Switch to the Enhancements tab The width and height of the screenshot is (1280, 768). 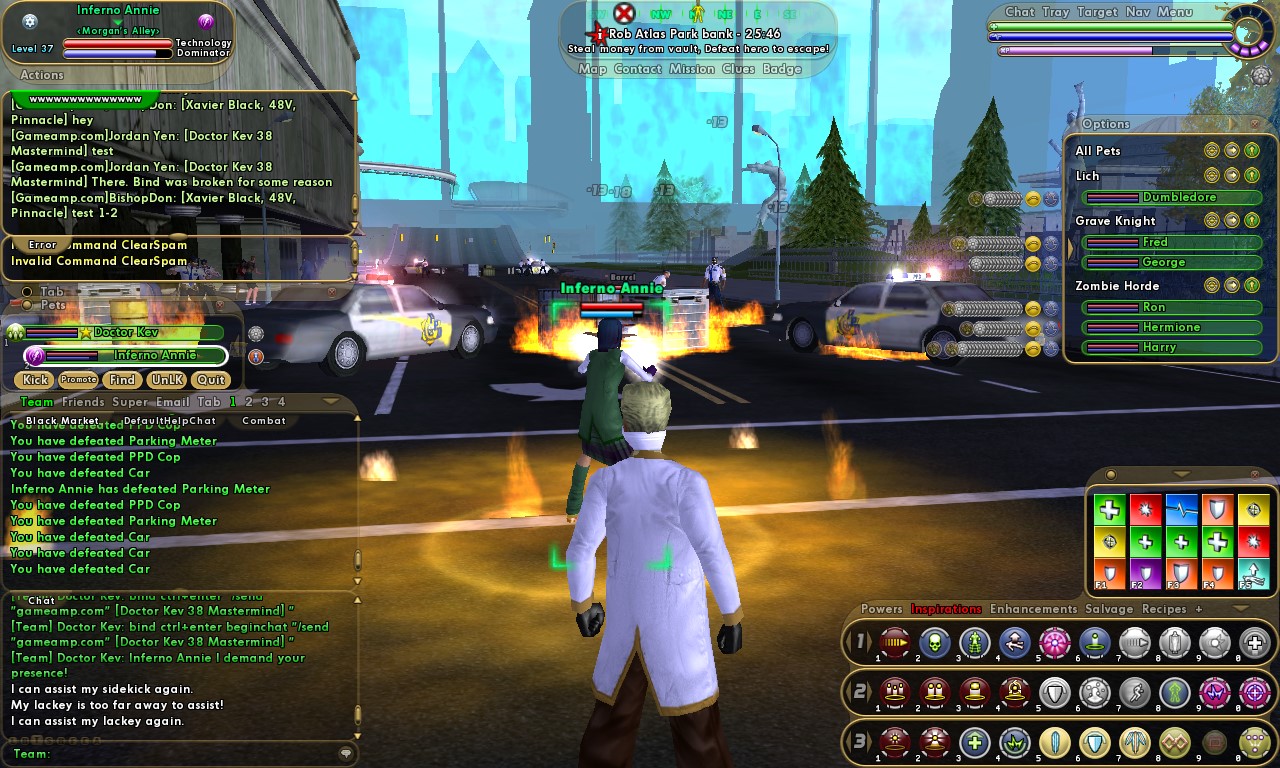[x=1033, y=609]
